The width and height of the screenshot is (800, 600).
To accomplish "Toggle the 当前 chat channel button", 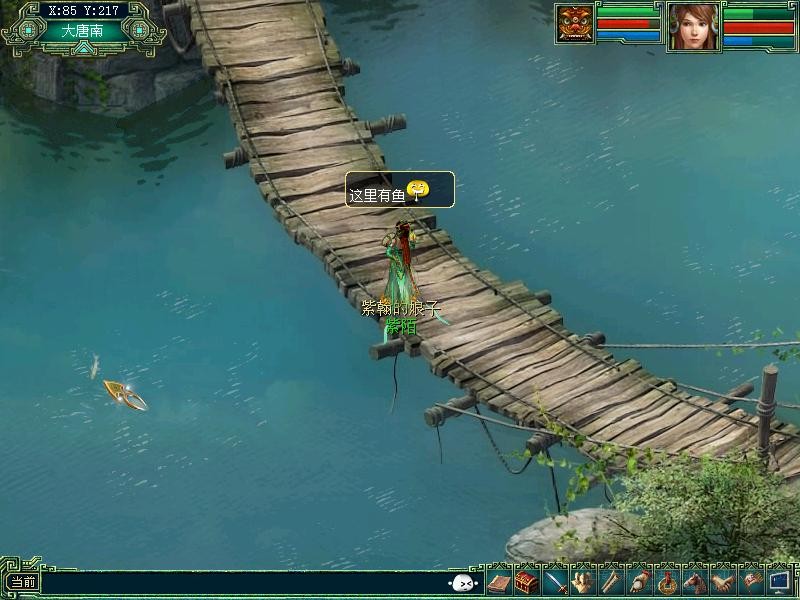I will click(22, 582).
